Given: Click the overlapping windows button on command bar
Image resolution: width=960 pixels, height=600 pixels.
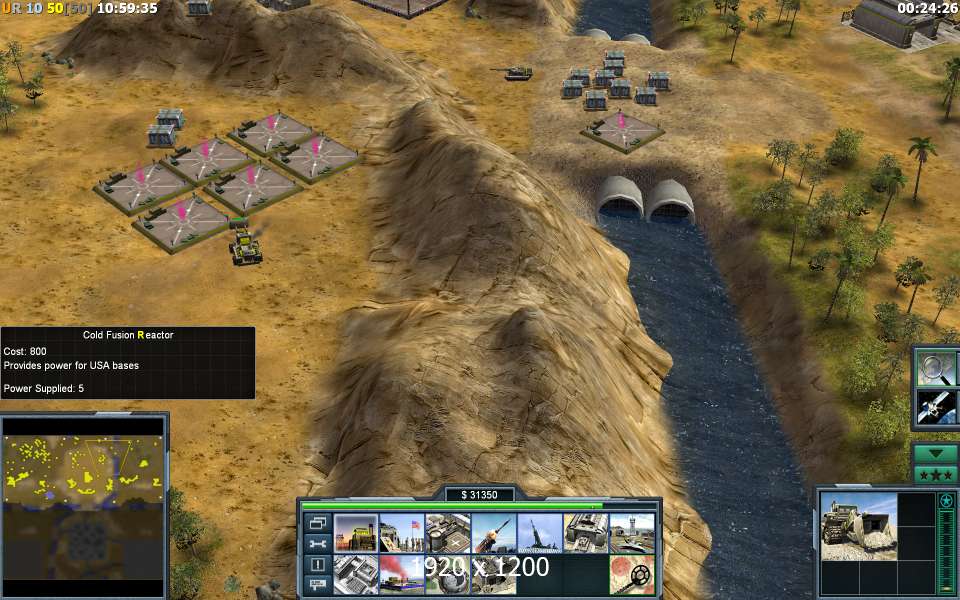Looking at the screenshot, I should [317, 523].
